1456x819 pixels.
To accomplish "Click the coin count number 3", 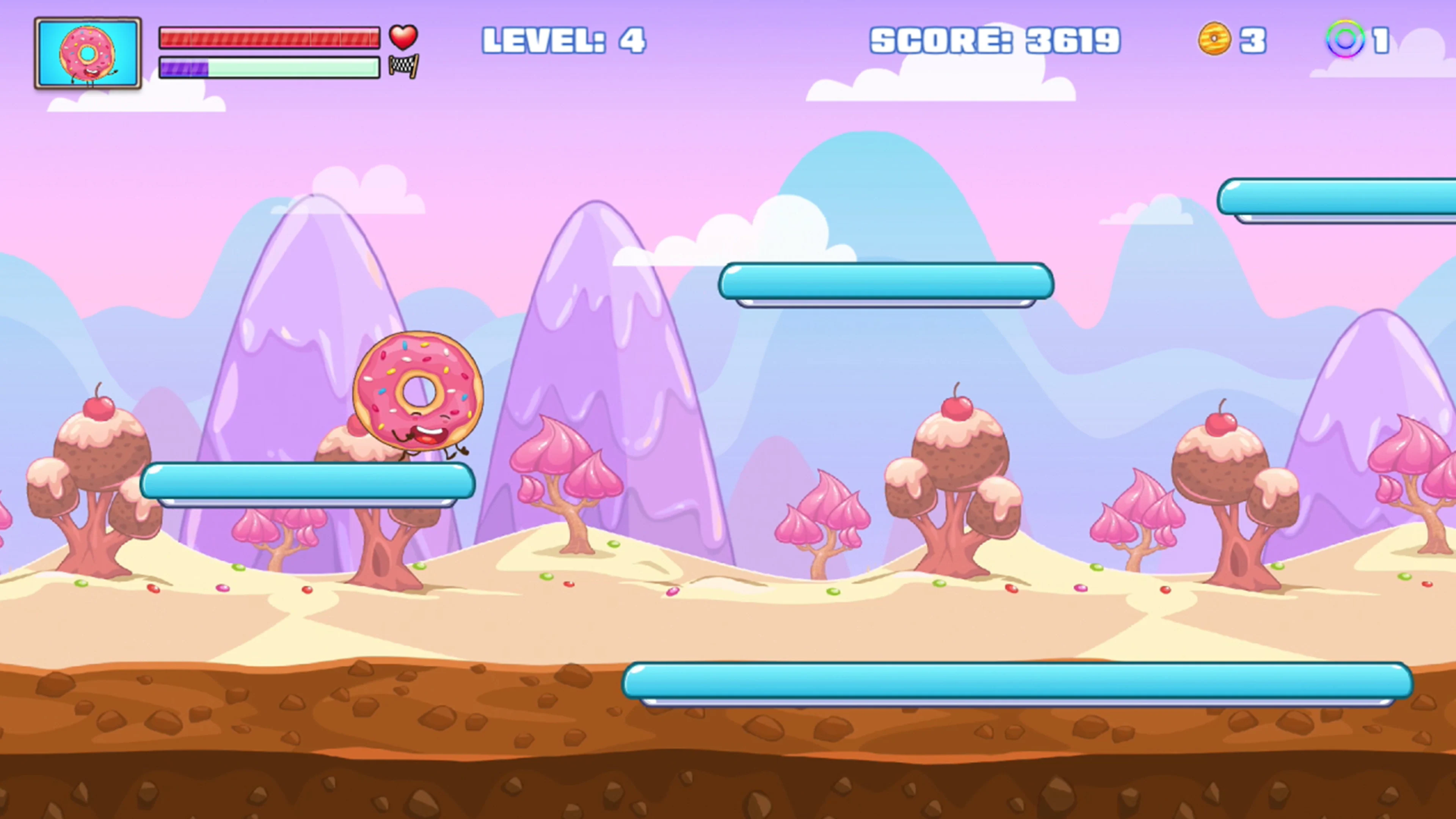I will [x=1252, y=41].
